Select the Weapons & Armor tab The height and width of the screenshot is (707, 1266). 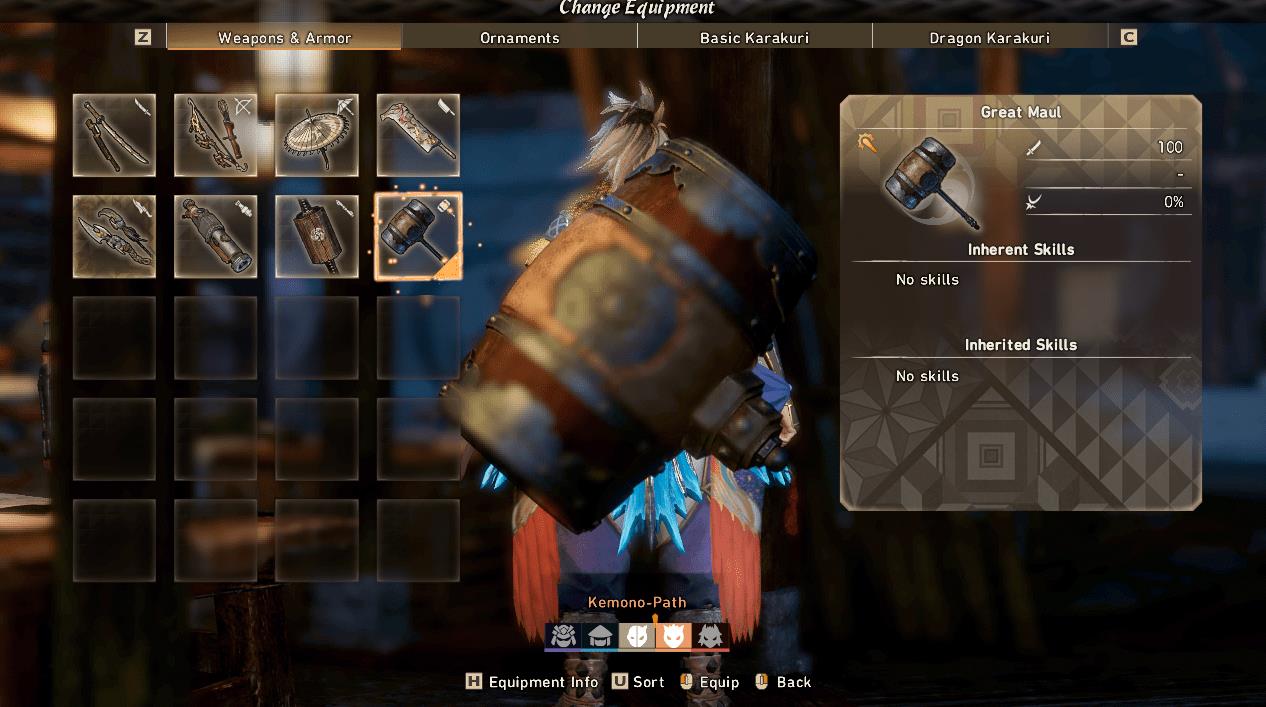click(x=284, y=38)
